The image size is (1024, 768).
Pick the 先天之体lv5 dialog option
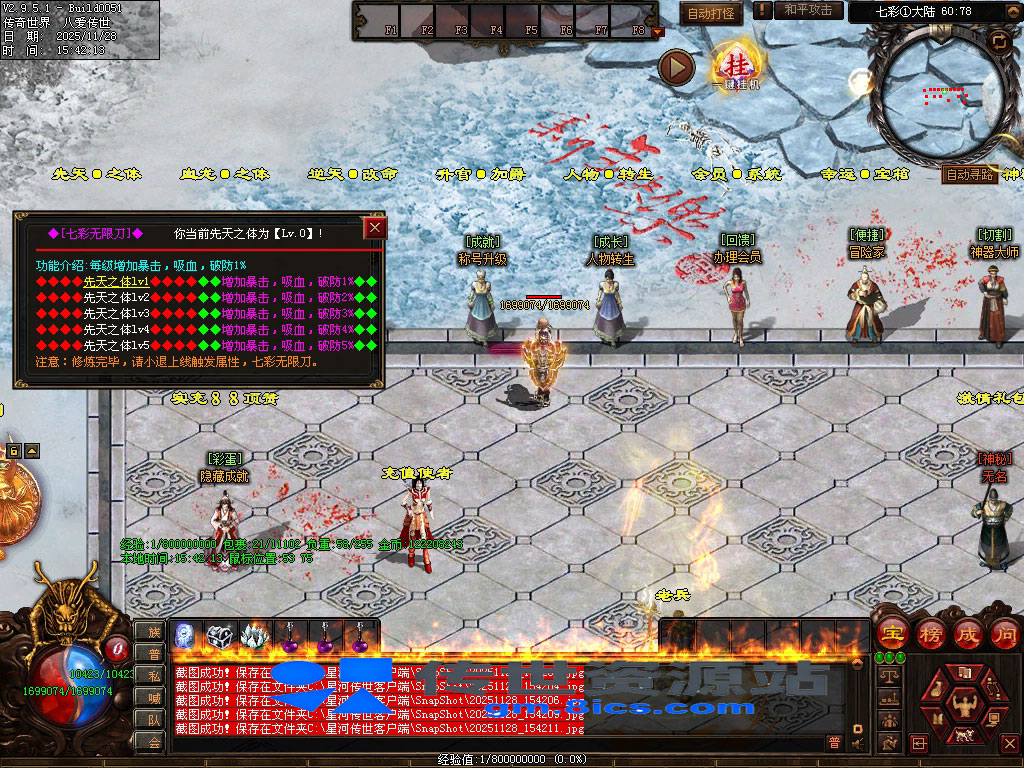click(x=116, y=345)
